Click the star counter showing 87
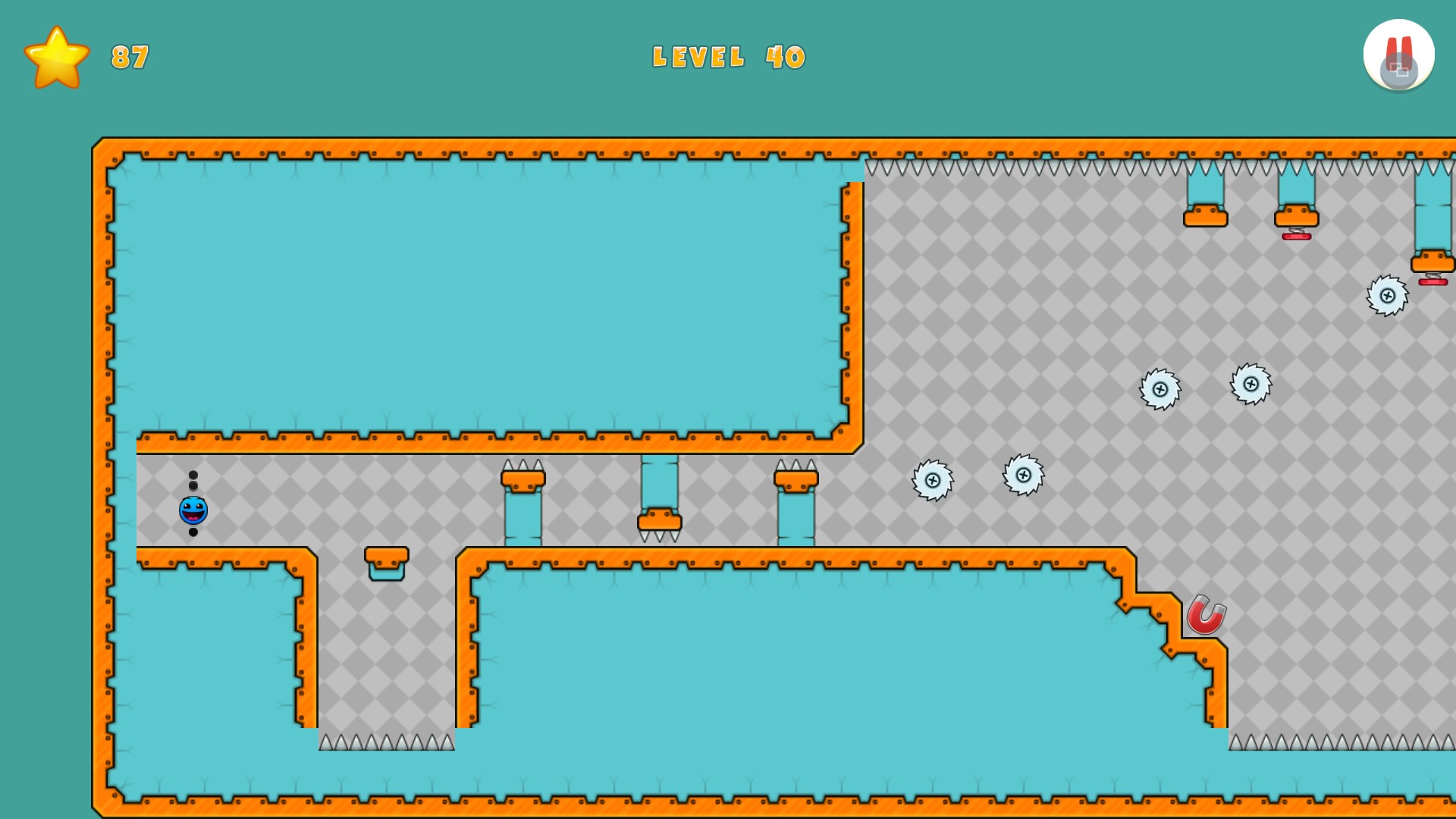This screenshot has height=819, width=1456. point(129,57)
